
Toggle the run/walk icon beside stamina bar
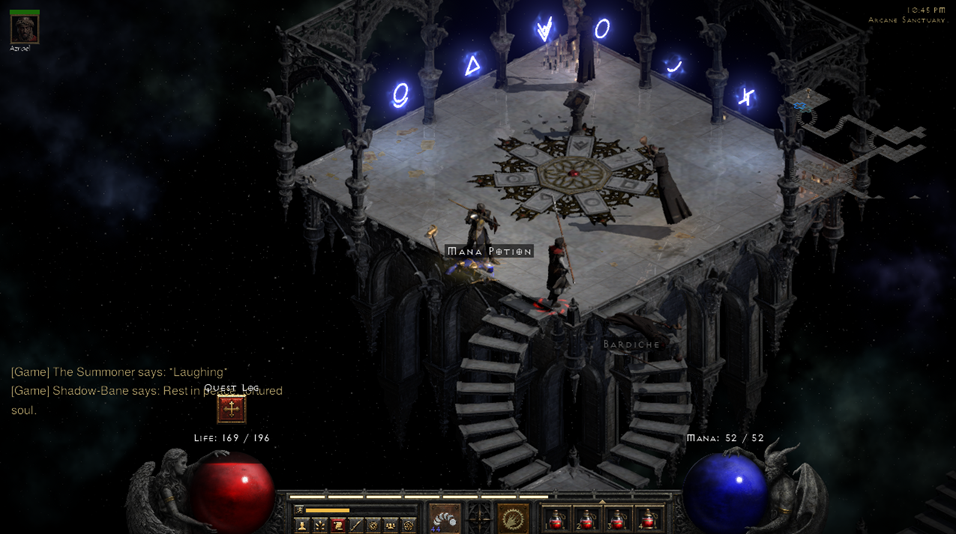point(299,510)
